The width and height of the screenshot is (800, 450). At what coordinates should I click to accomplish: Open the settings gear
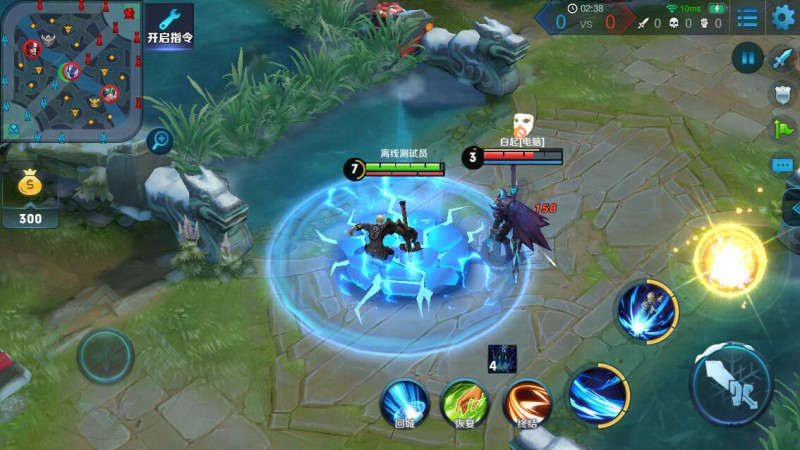coord(783,18)
